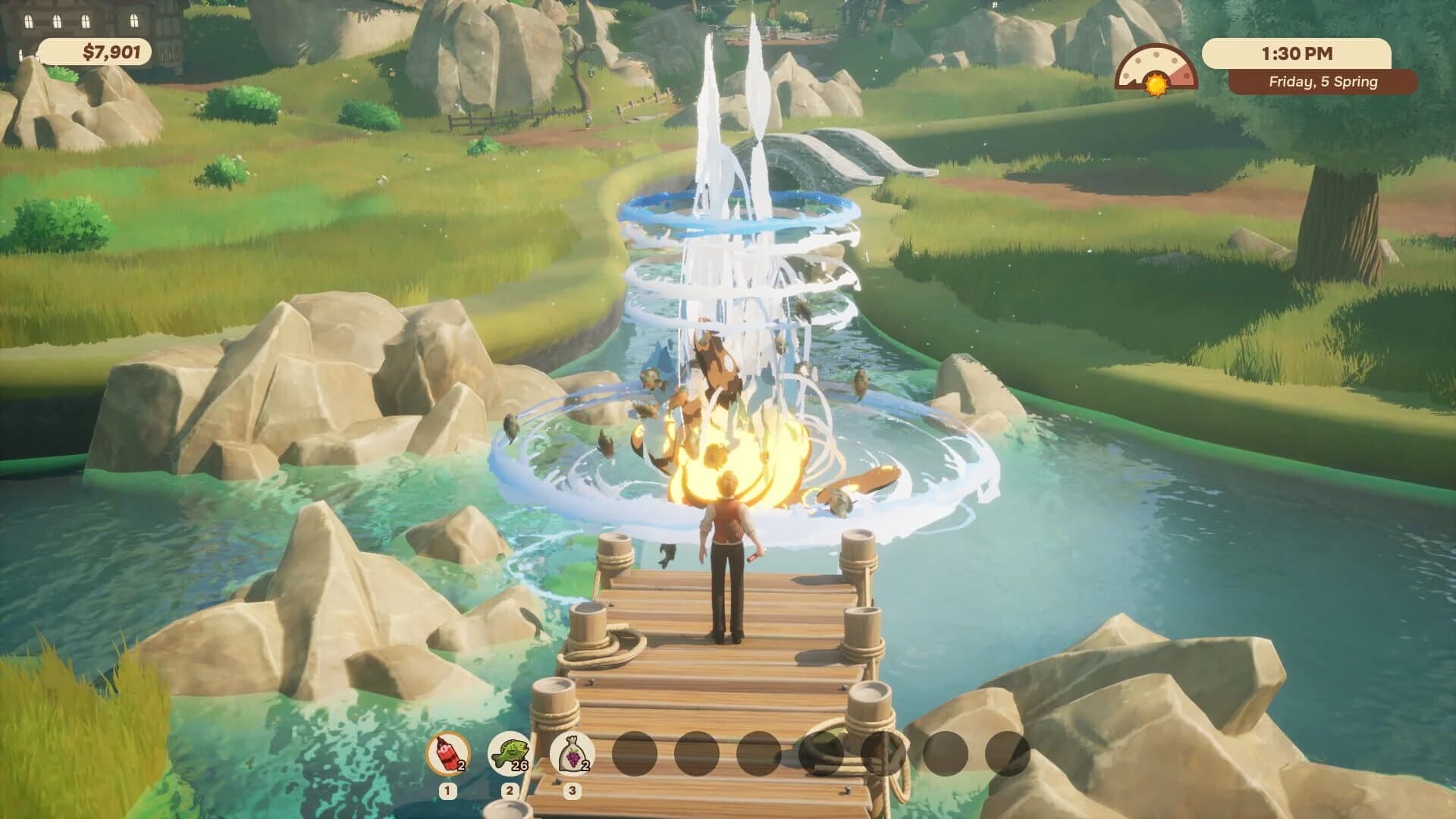Screen dimensions: 1456x819
Task: Click the x2 quantity badge on the dynamite
Action: tap(460, 765)
